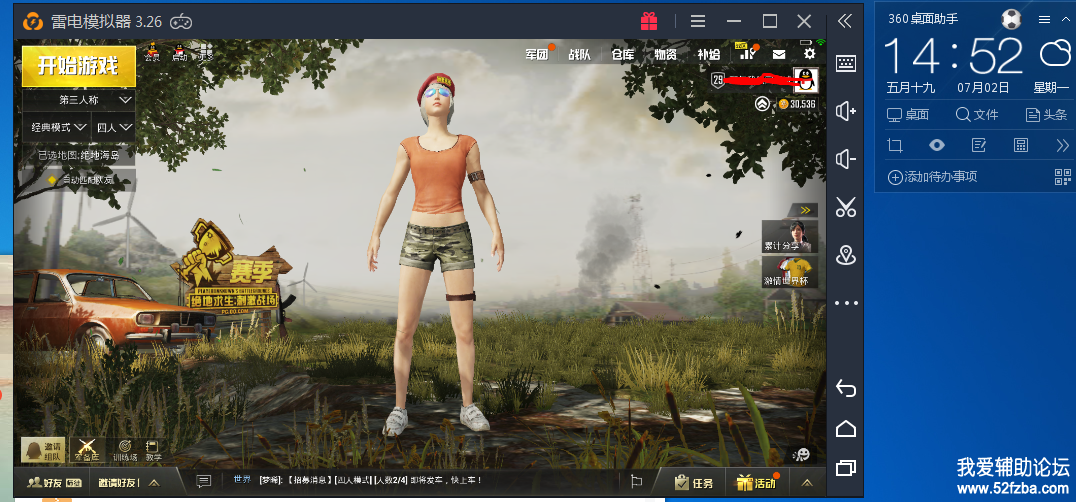Open the 仓库 warehouse
The image size is (1076, 502).
click(x=622, y=55)
